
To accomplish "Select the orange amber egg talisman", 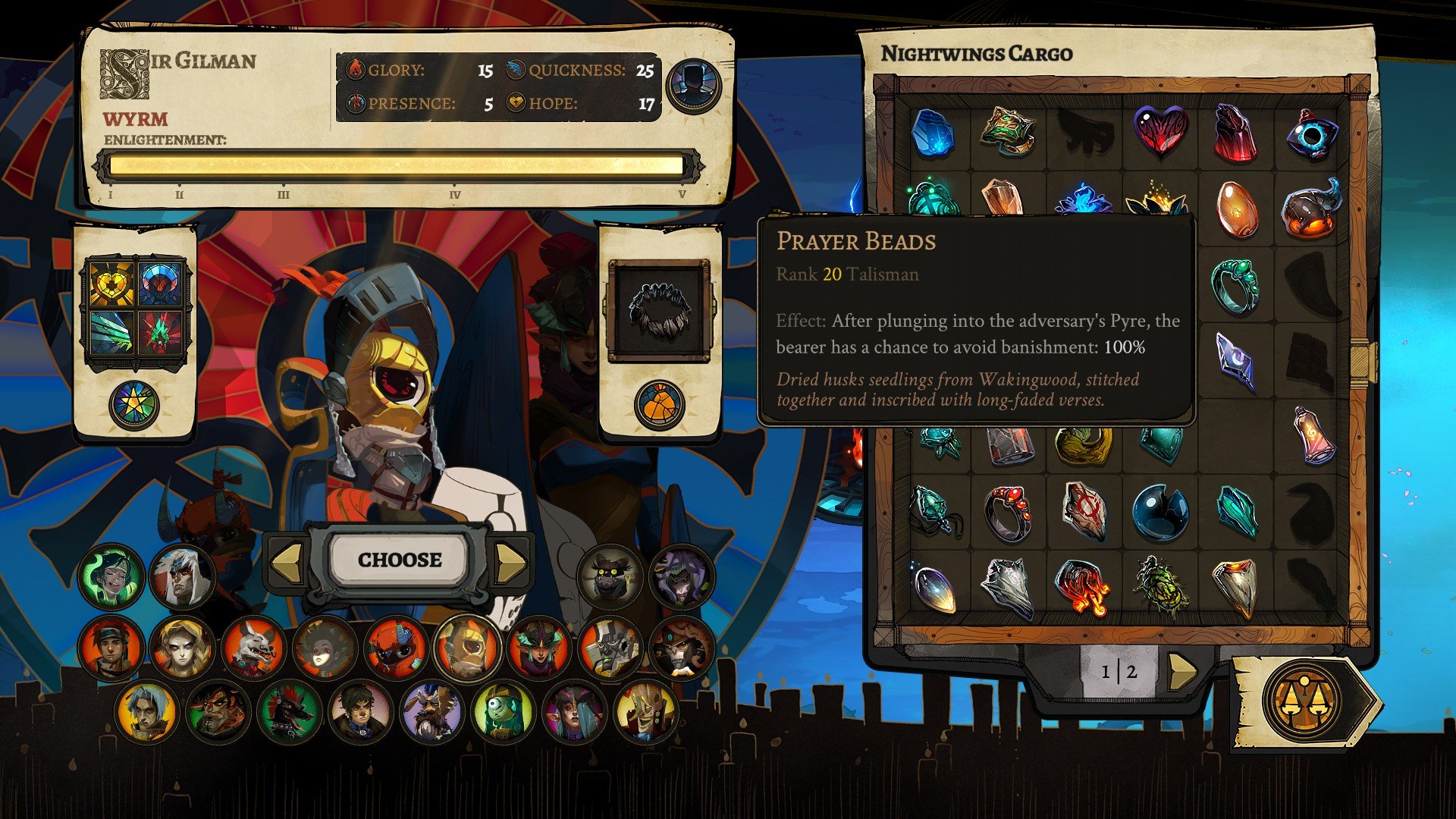I will point(1236,209).
